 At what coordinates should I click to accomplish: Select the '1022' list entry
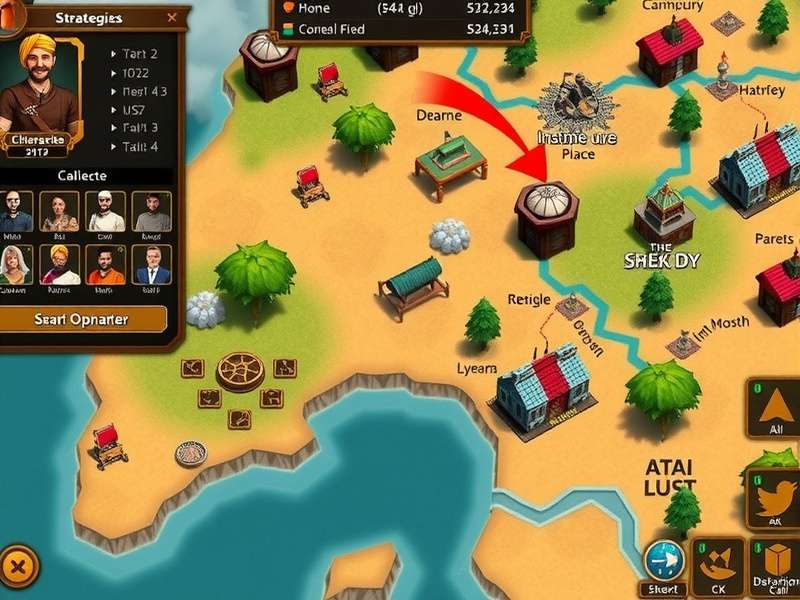(139, 73)
